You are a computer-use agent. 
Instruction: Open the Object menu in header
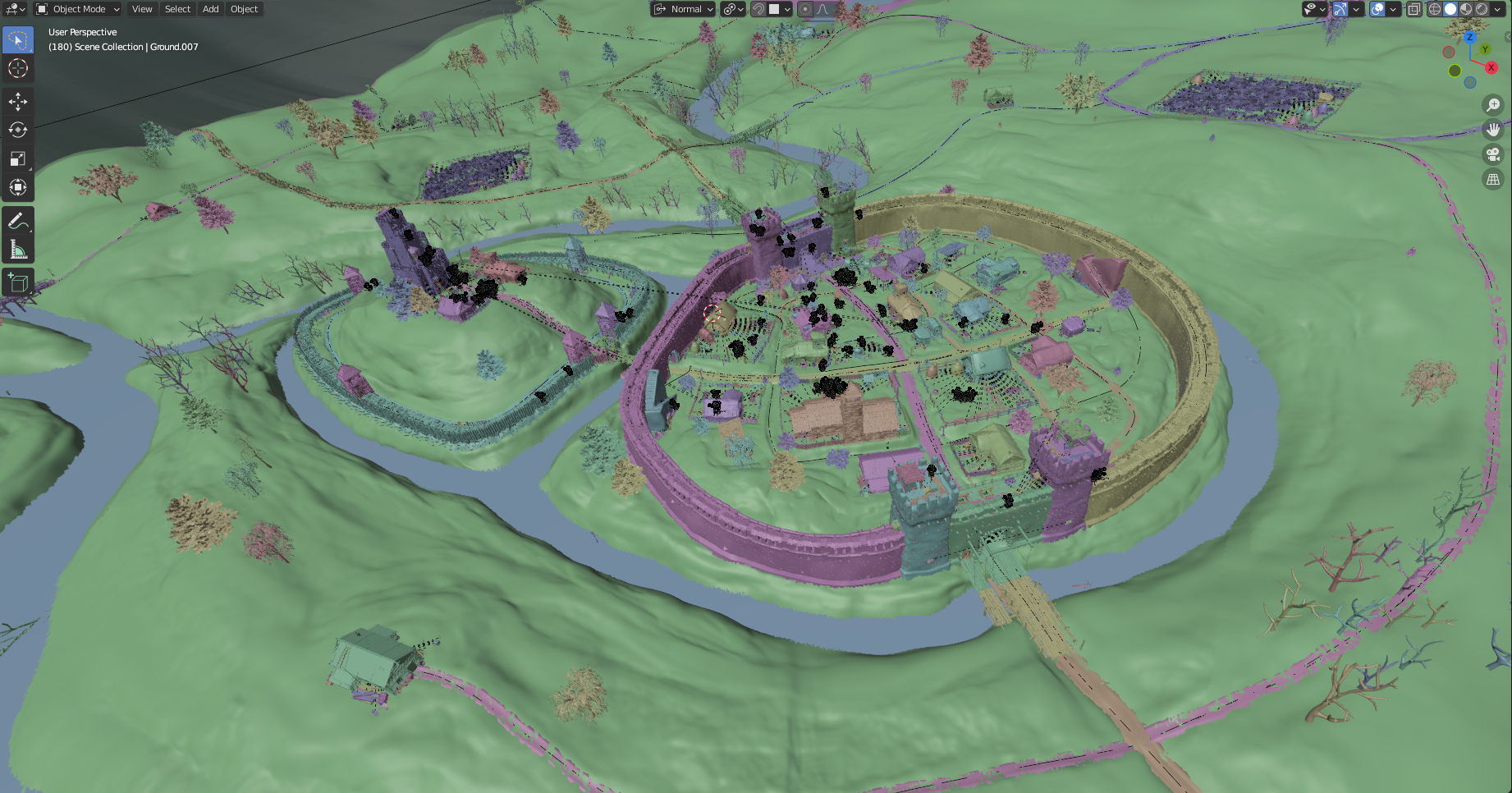pyautogui.click(x=244, y=9)
